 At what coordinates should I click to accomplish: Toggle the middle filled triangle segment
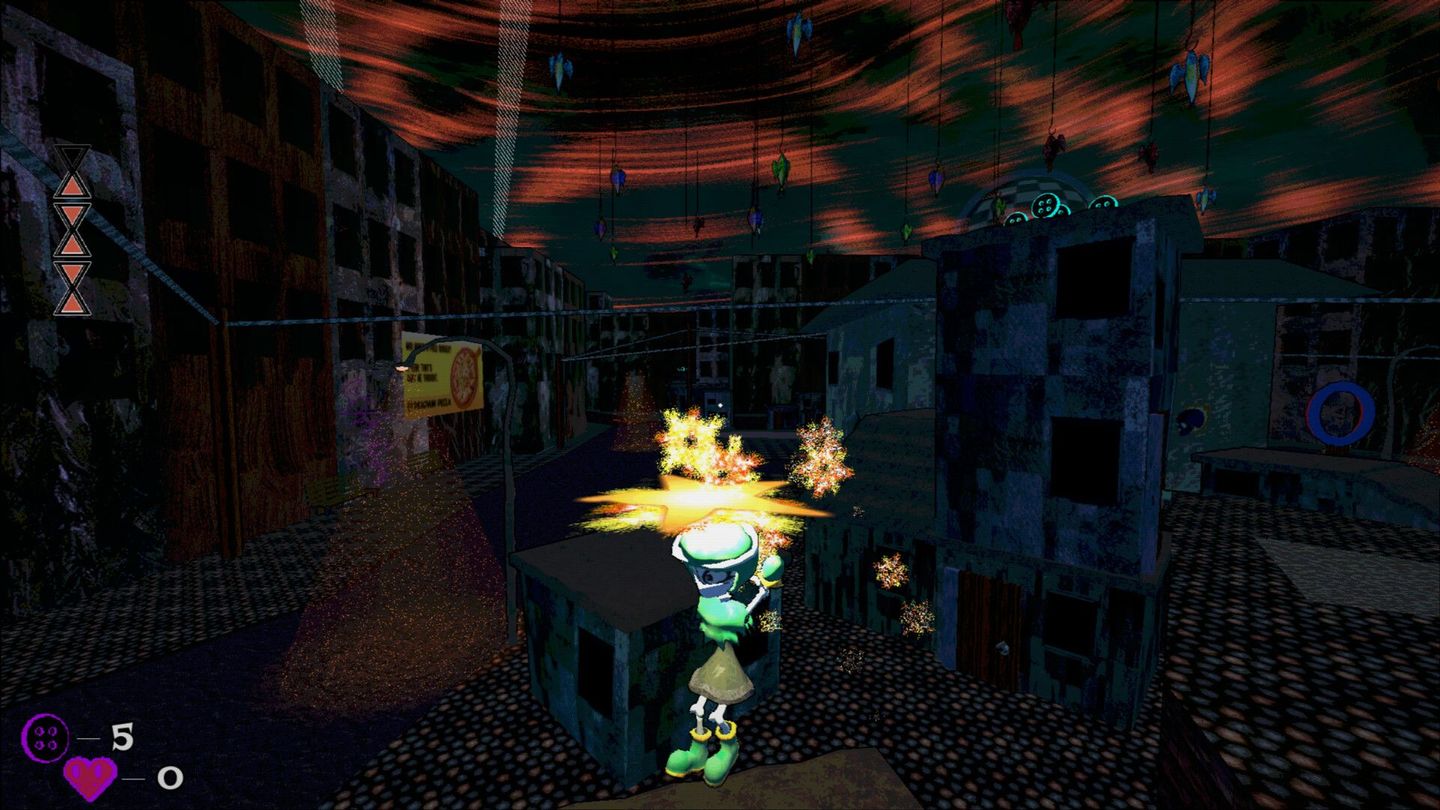[72, 245]
